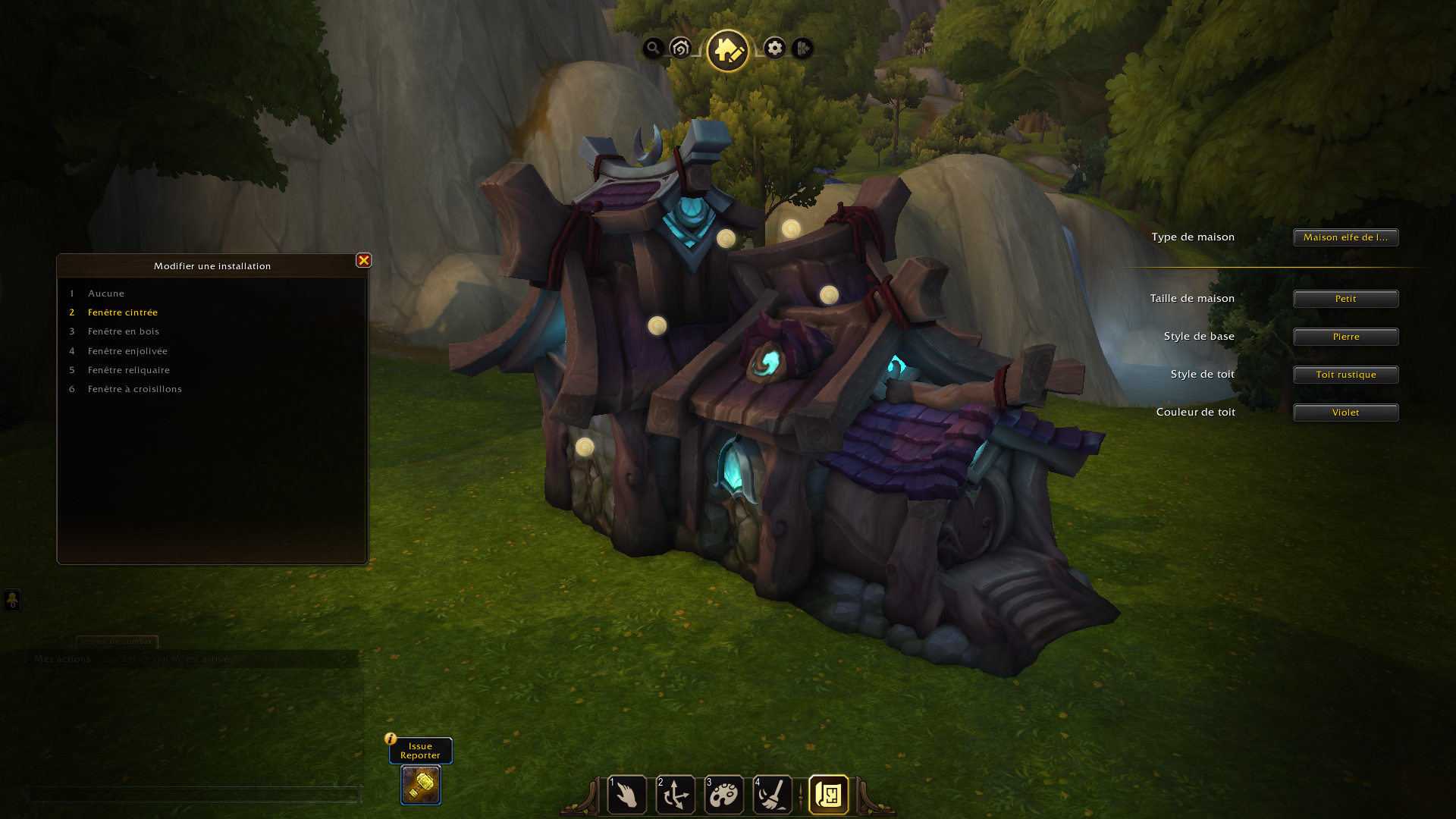Change house size from 'Petit'
This screenshot has height=819, width=1456.
click(x=1345, y=299)
